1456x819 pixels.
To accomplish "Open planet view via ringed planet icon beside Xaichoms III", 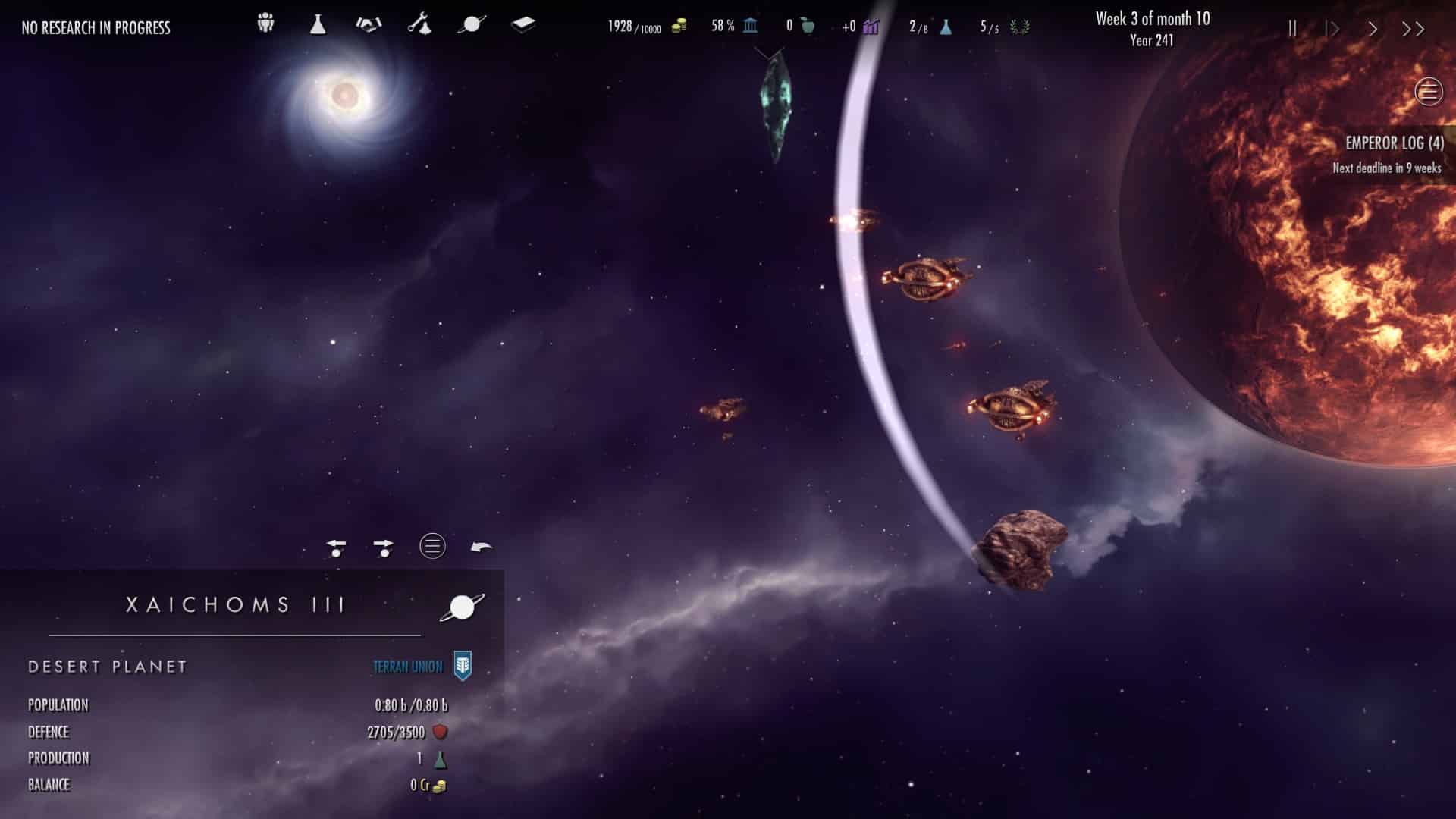I will tap(462, 607).
